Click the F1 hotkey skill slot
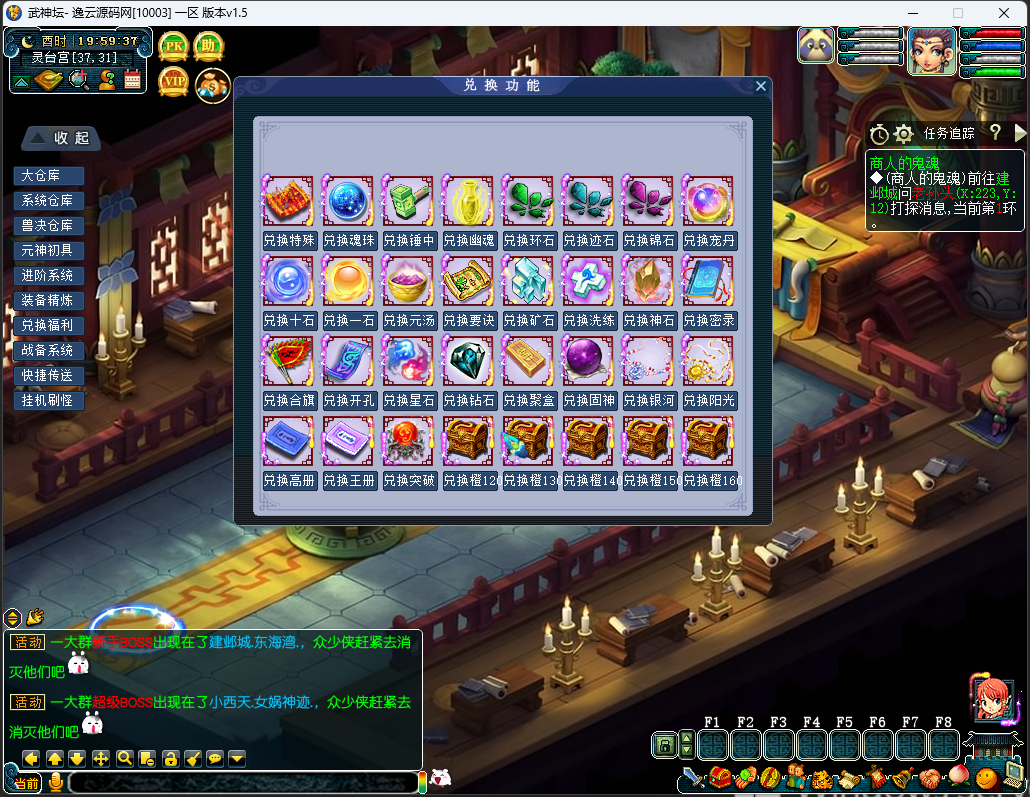The height and width of the screenshot is (797, 1030). 713,745
